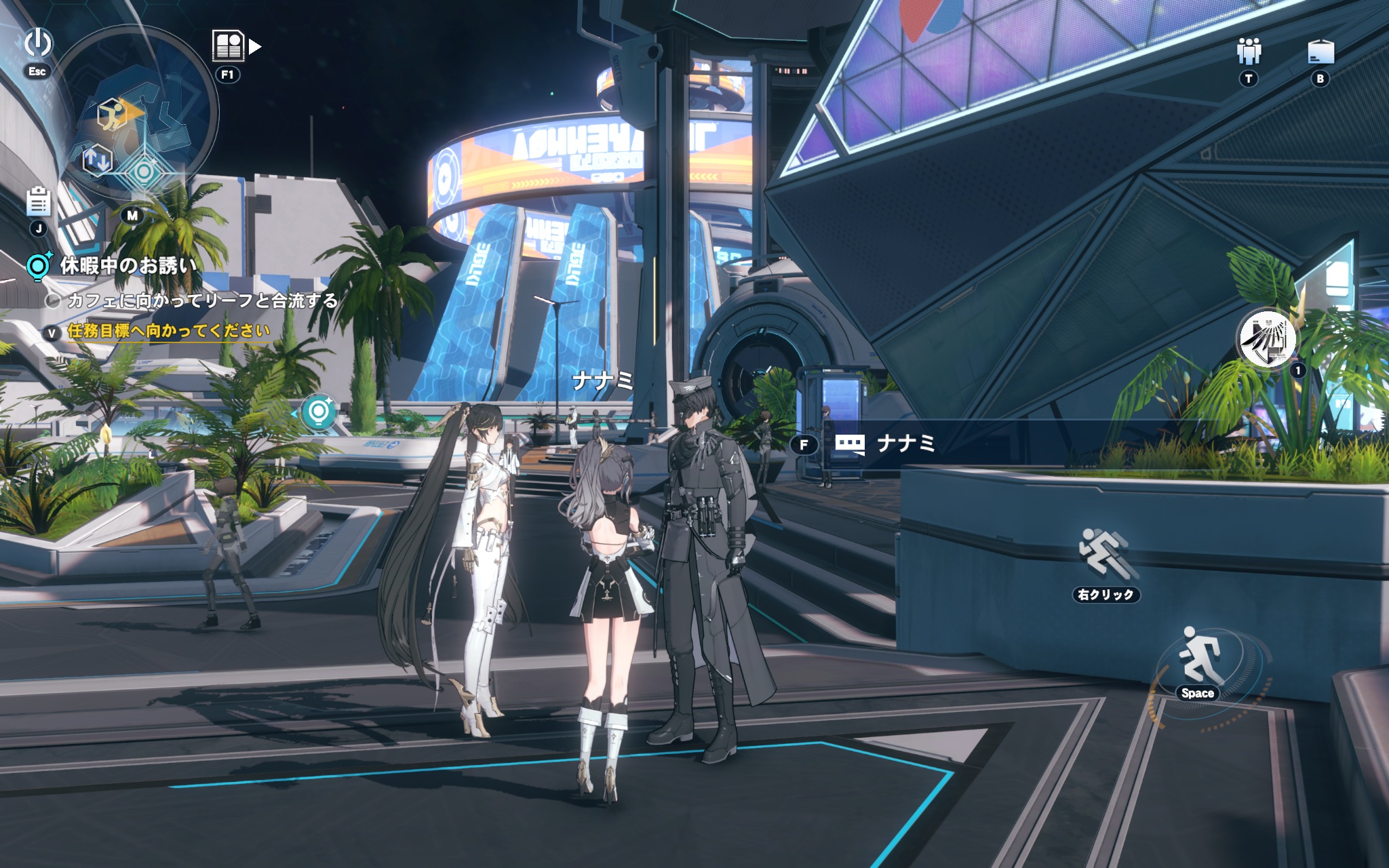Open the mission clipboard icon
The width and height of the screenshot is (1389, 868).
pyautogui.click(x=39, y=201)
